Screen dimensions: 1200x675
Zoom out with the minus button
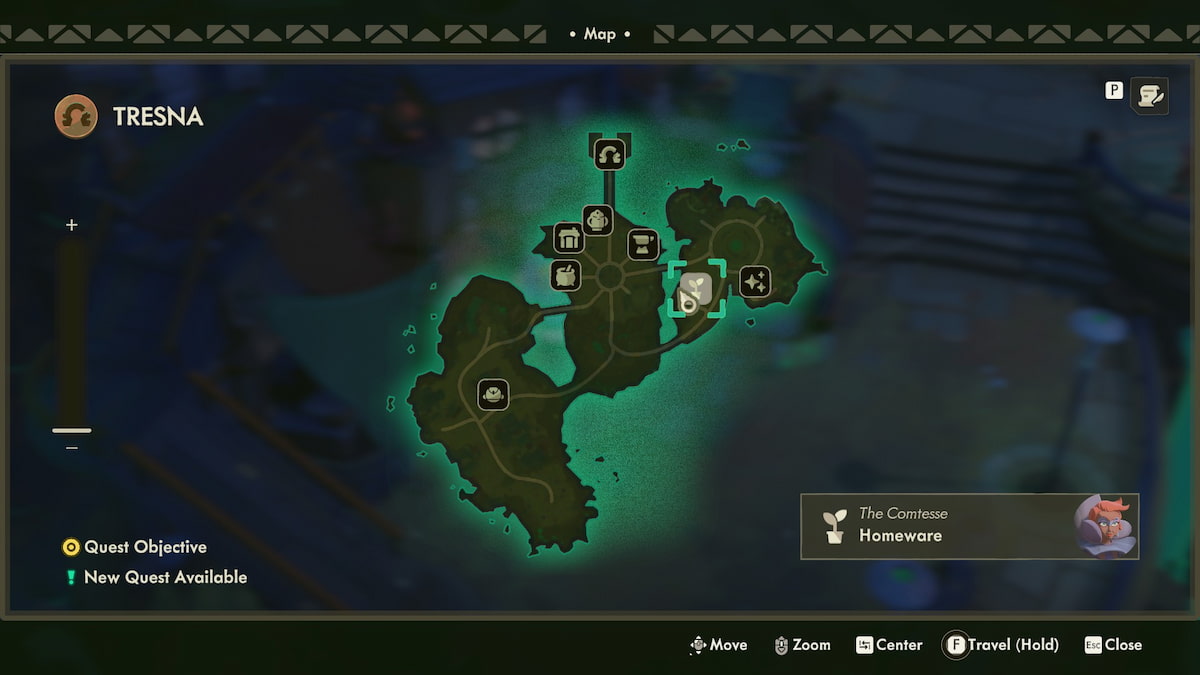pyautogui.click(x=71, y=448)
